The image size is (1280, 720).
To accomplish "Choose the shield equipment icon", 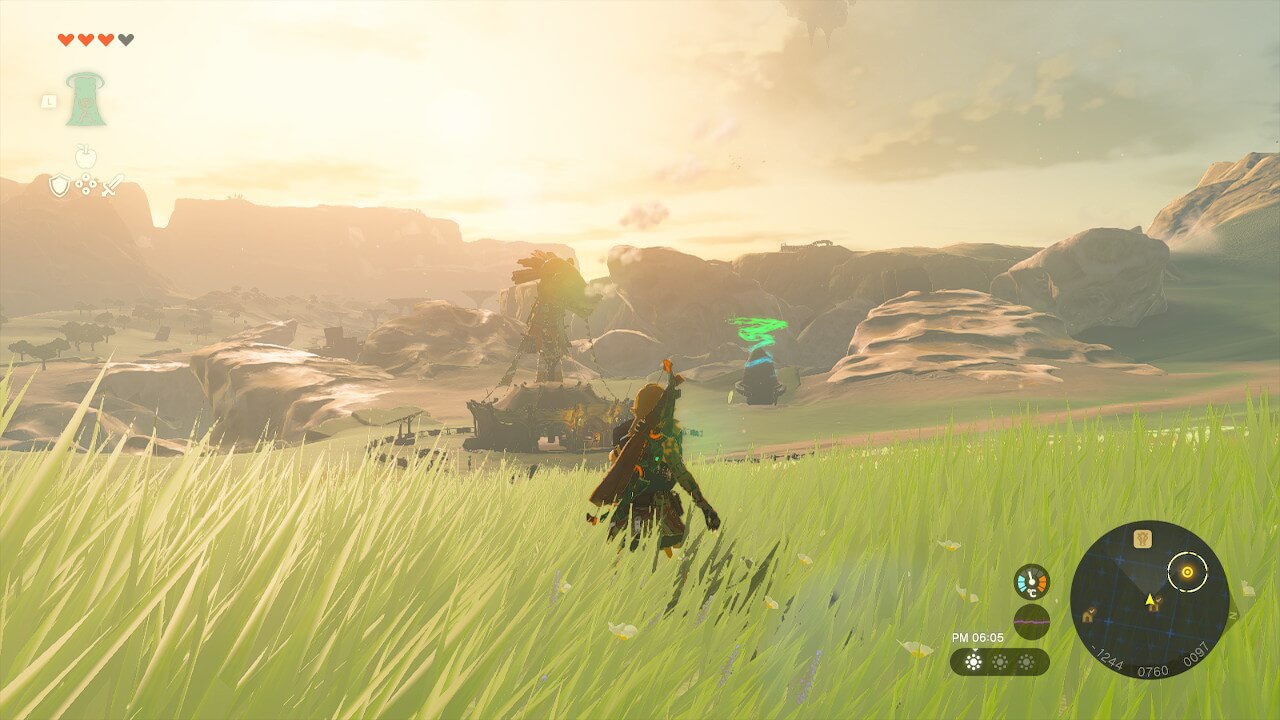I will [60, 185].
